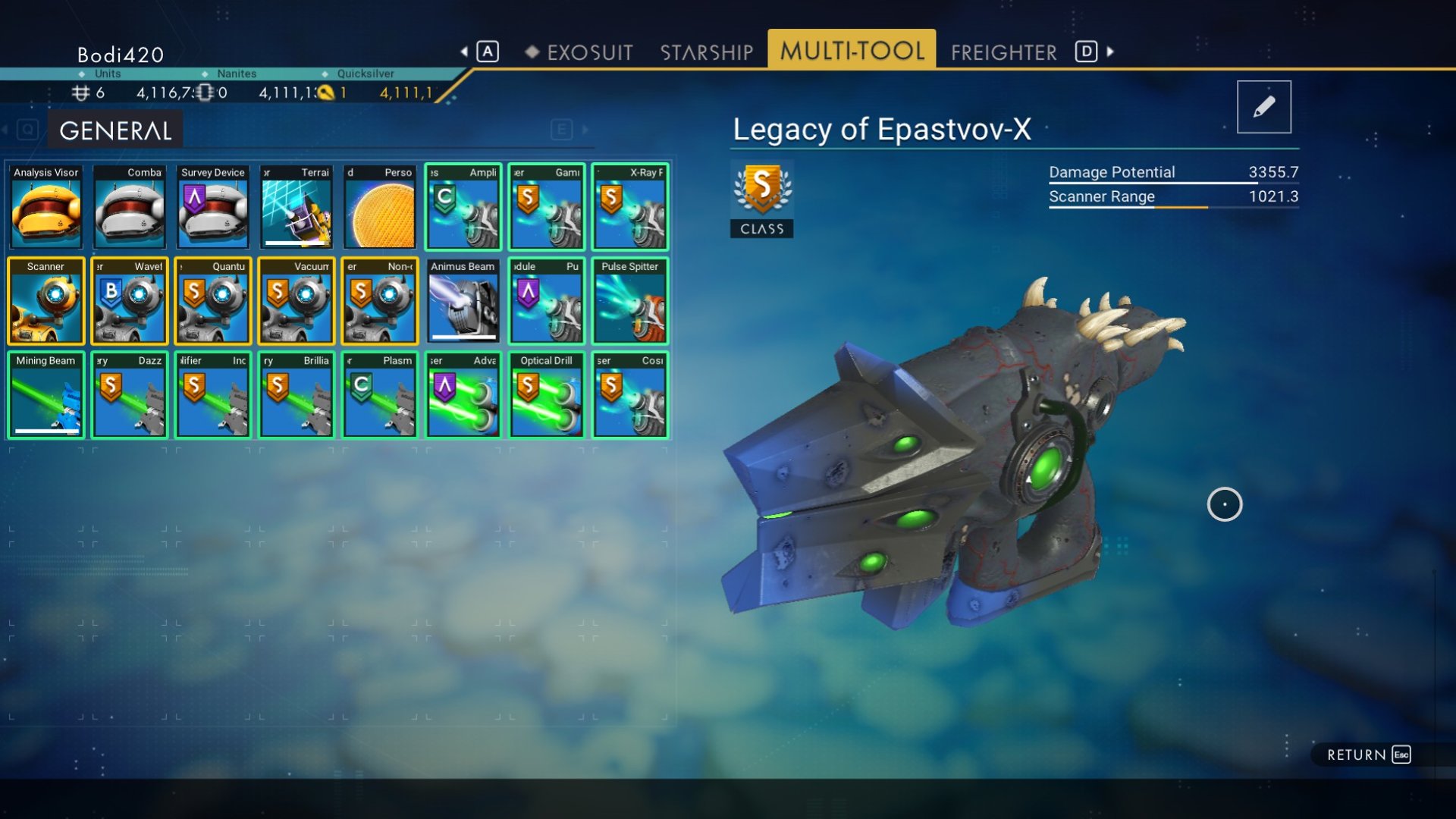1456x819 pixels.
Task: Select the Scanner technology slot
Action: coord(46,301)
